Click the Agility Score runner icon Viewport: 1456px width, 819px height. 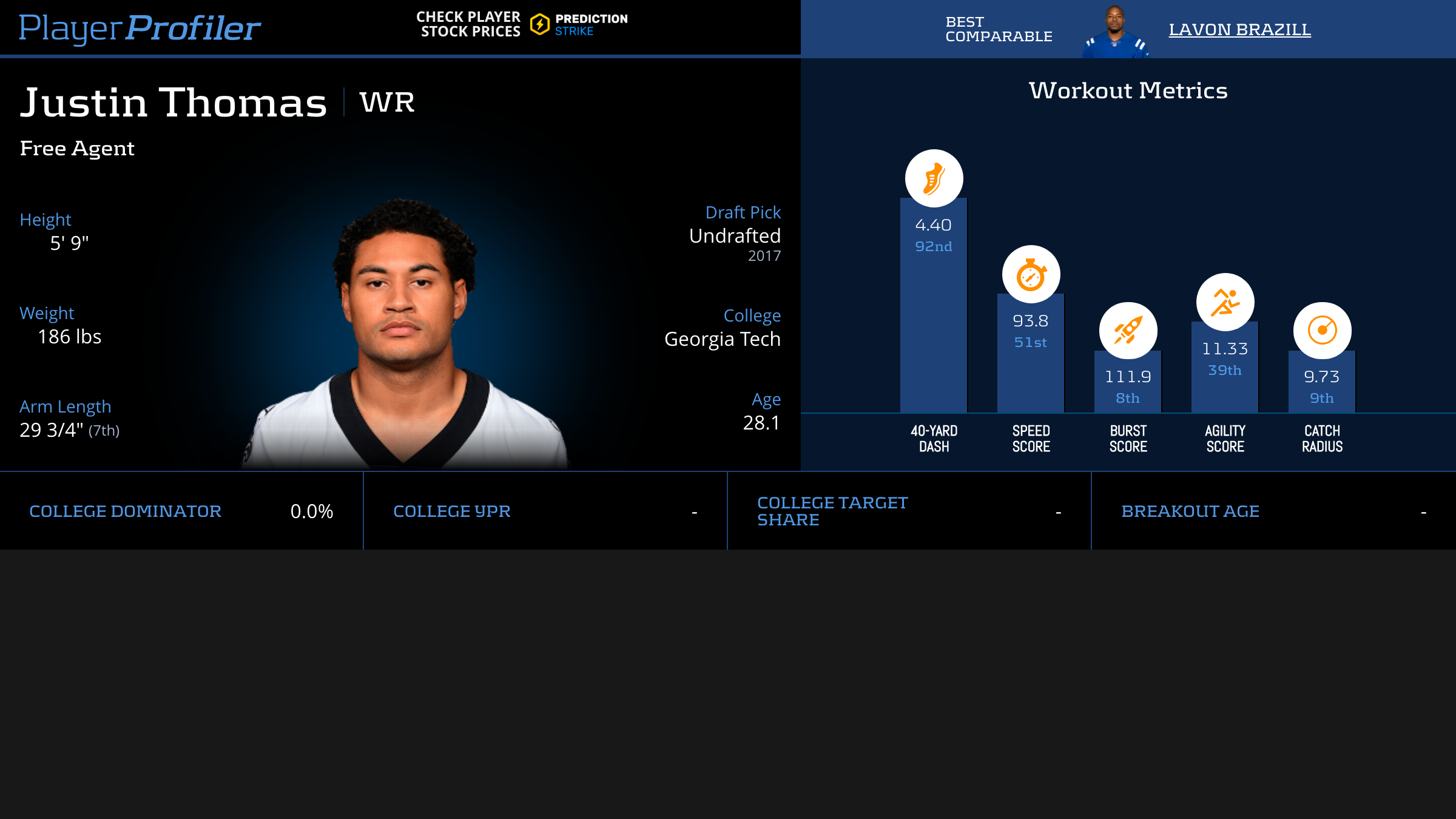[1225, 302]
